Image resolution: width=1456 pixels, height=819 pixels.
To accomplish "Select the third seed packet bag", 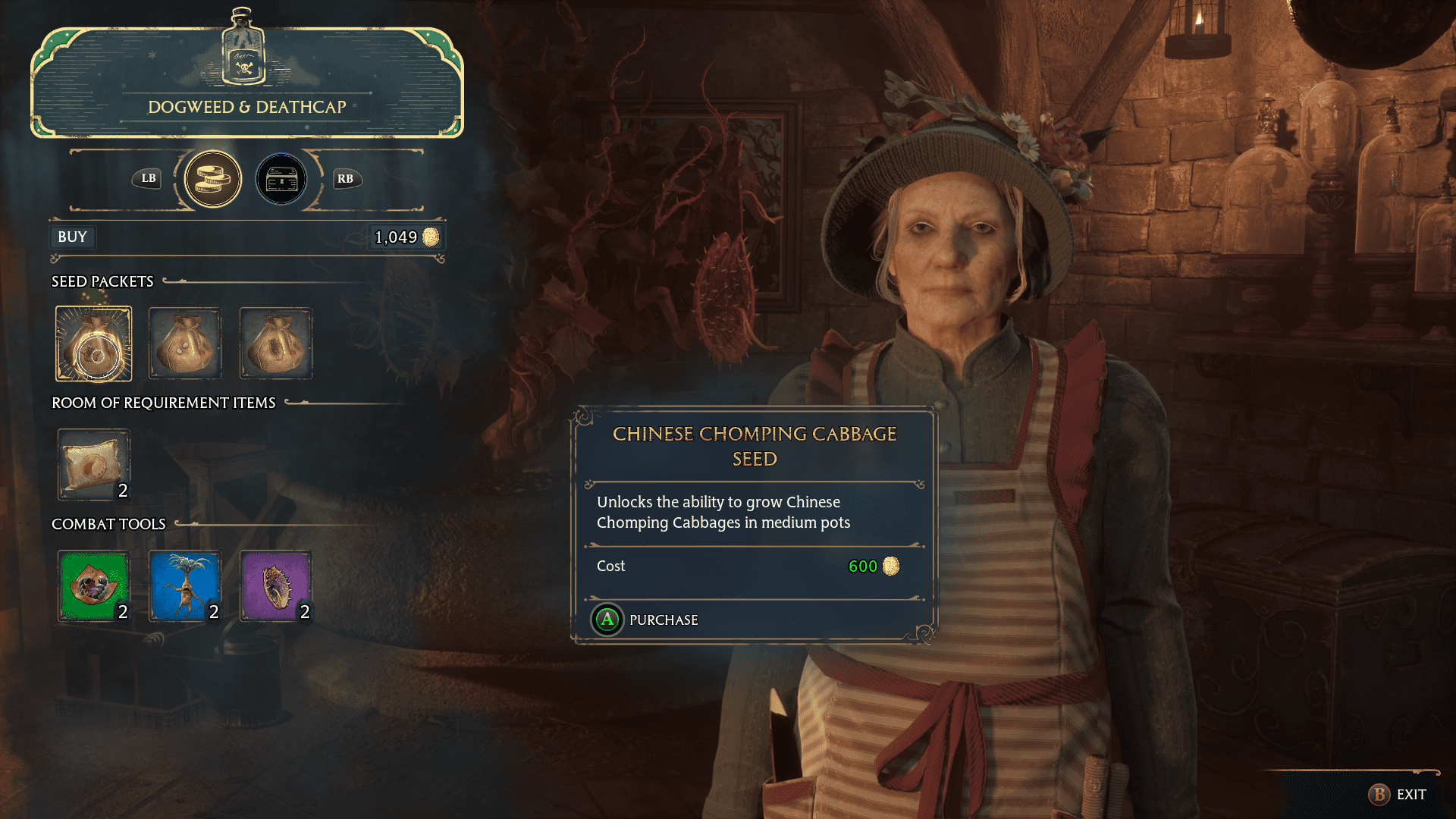I will point(275,343).
